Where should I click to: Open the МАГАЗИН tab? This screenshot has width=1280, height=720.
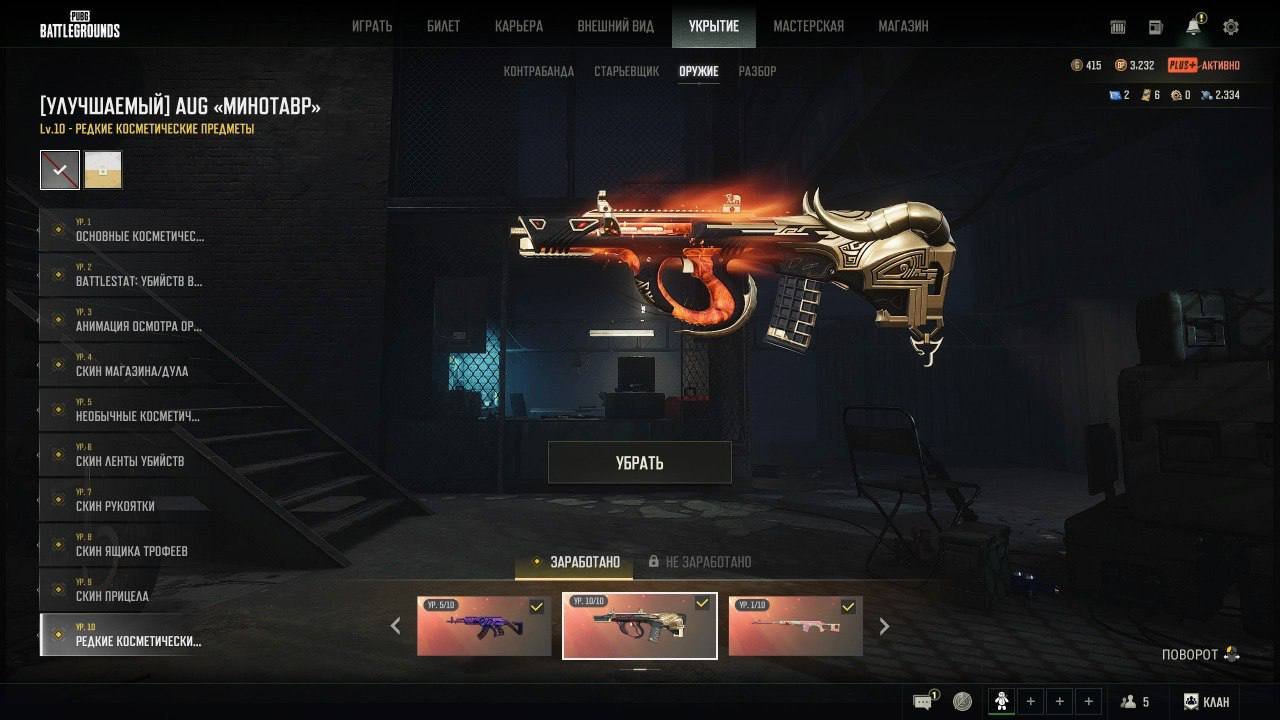pos(903,26)
